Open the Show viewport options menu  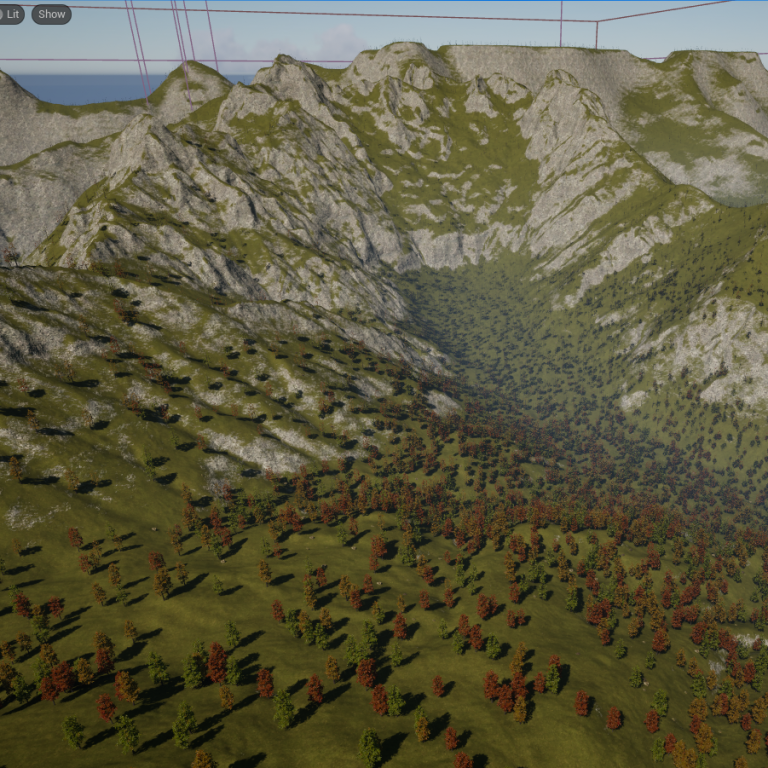click(x=51, y=14)
